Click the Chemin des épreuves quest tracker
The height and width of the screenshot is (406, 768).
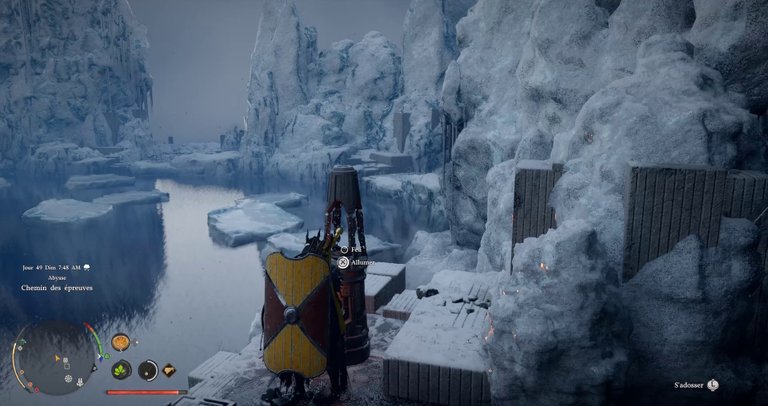(56, 288)
